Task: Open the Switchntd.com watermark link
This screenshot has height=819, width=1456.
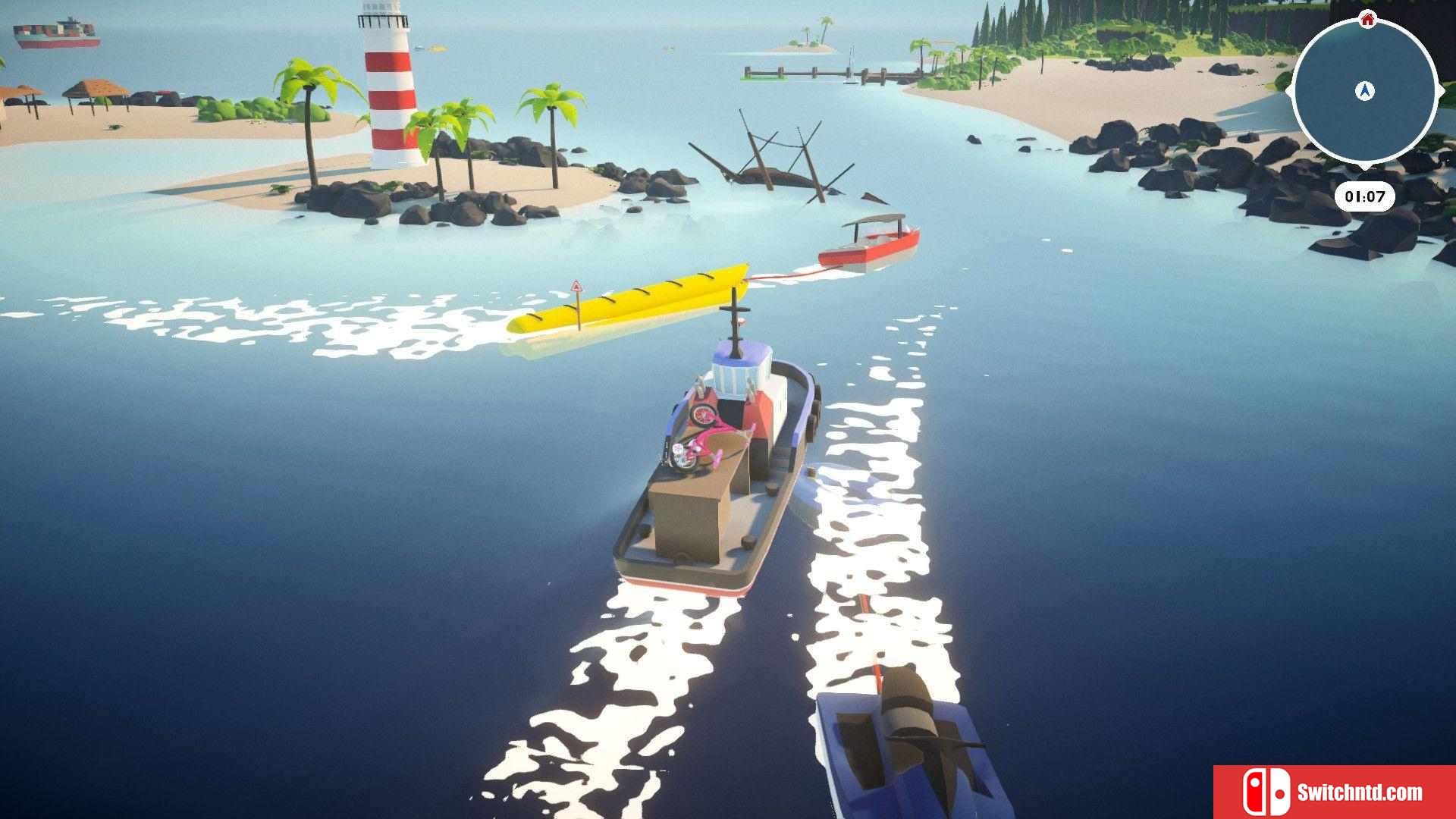Action: pos(1335,792)
